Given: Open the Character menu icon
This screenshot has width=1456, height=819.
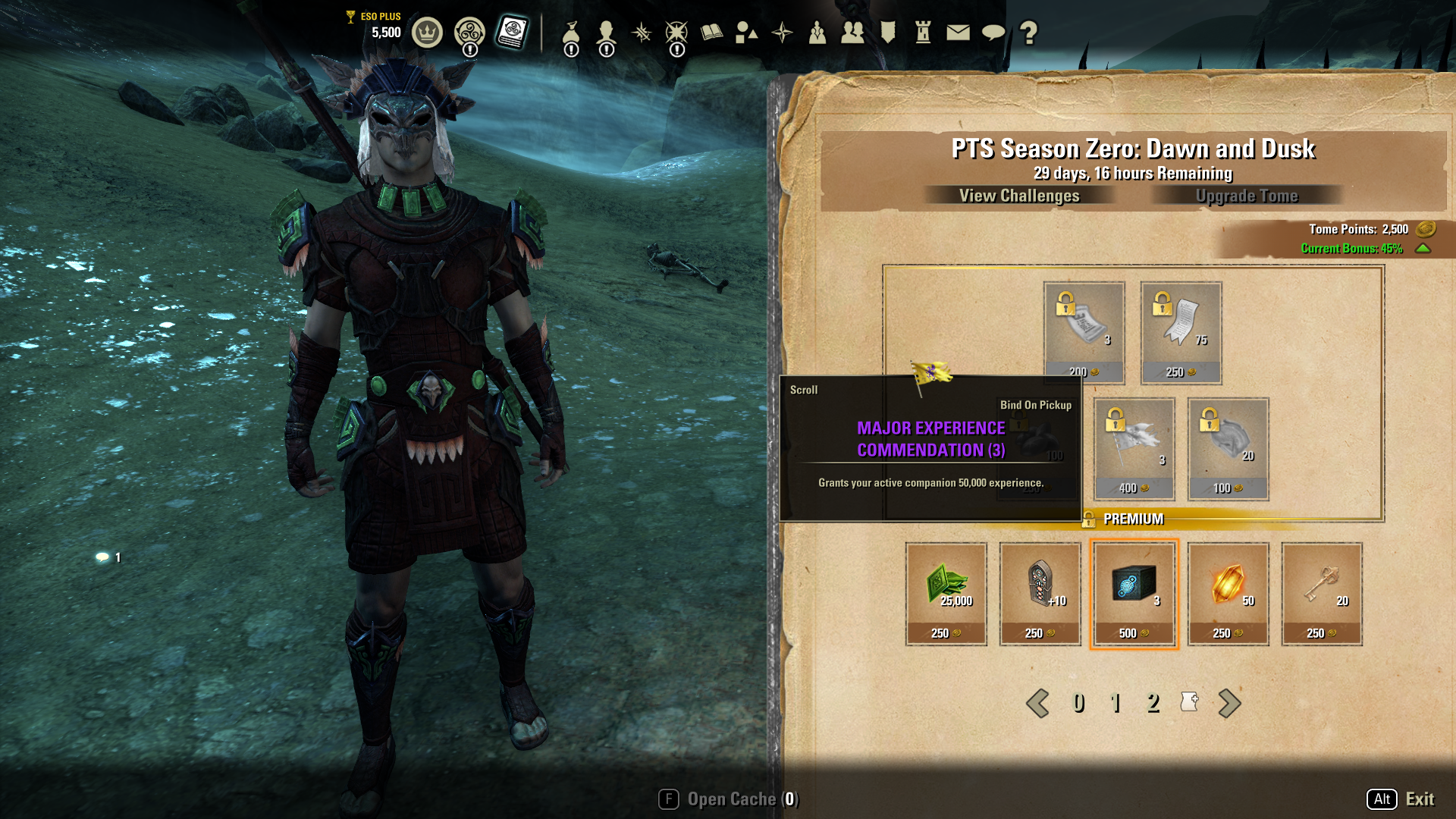Looking at the screenshot, I should (607, 31).
